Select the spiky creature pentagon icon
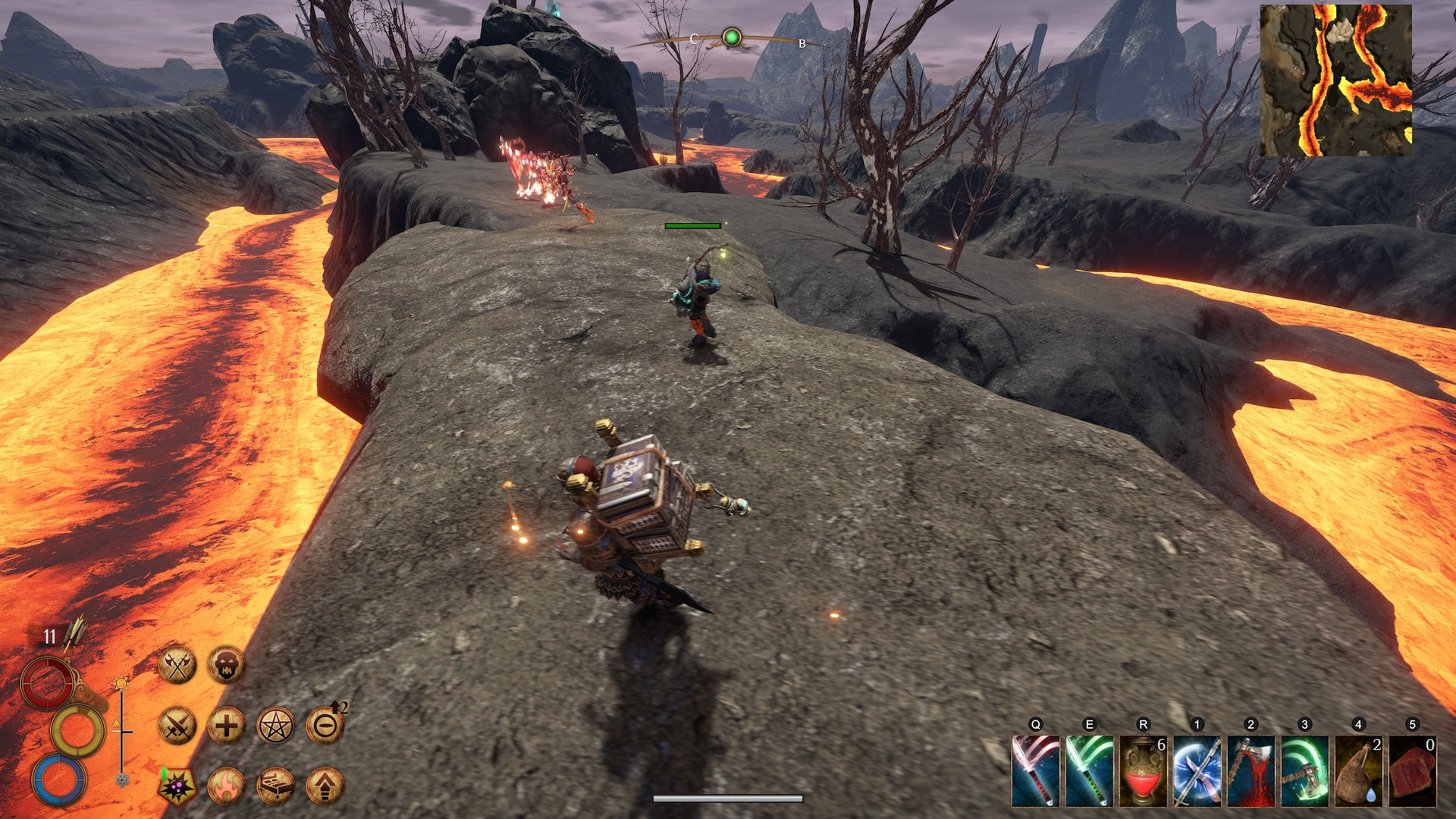 pos(177,786)
